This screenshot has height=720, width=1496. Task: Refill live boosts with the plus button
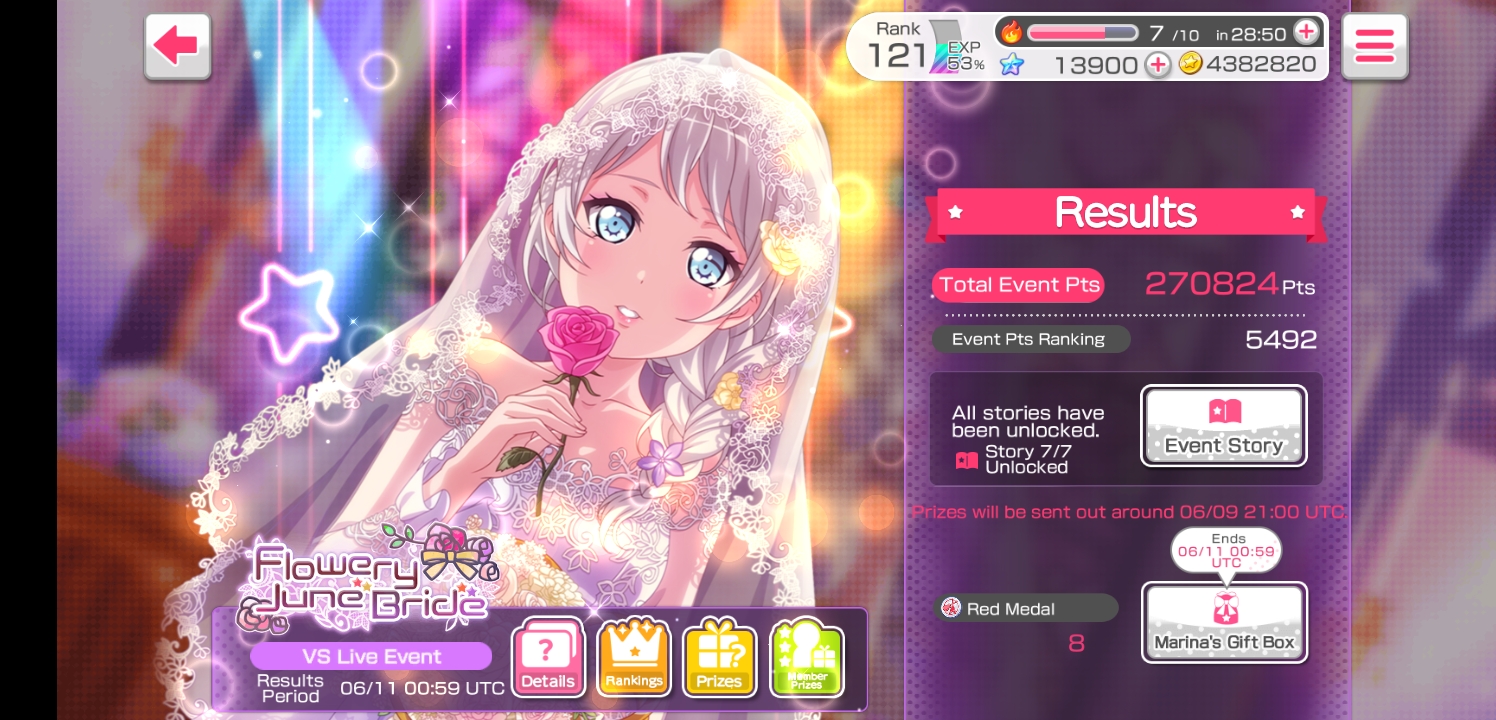pos(1306,32)
